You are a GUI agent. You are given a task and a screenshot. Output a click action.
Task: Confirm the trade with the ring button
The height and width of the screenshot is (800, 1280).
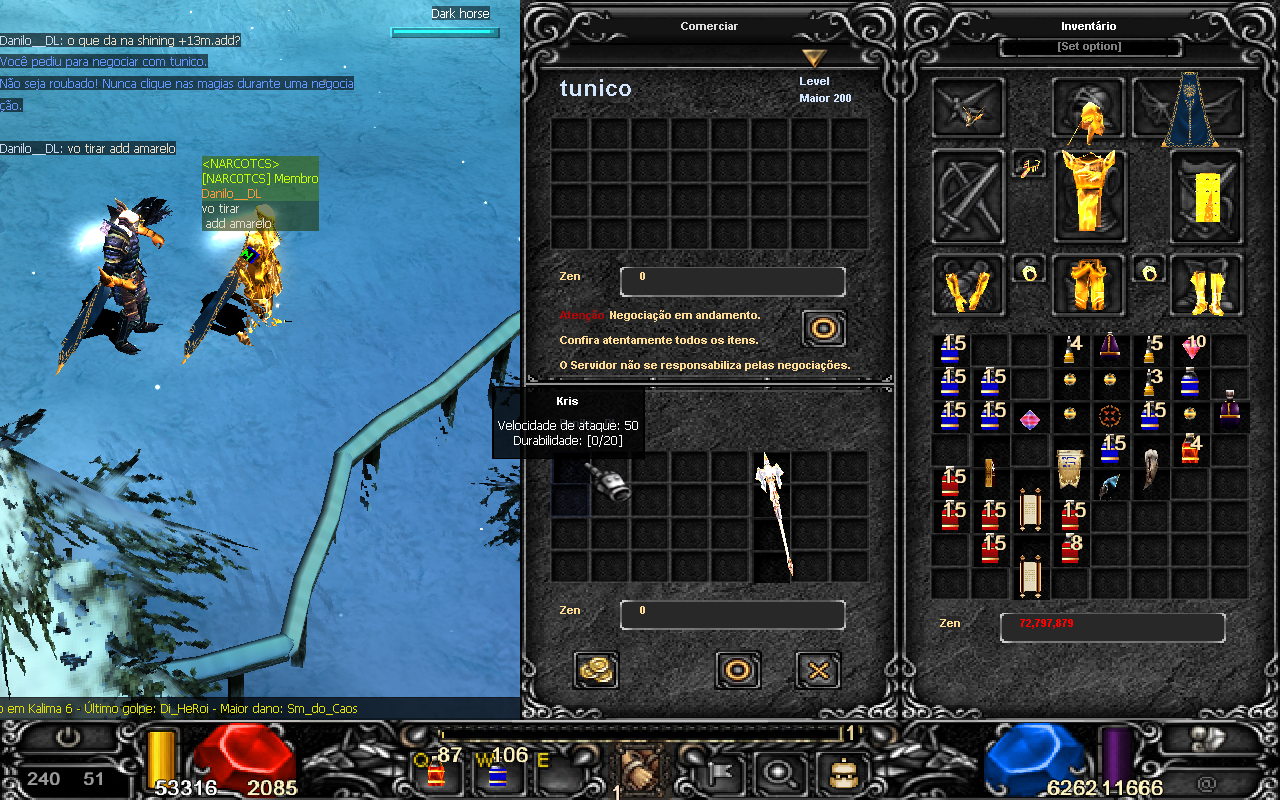[x=738, y=670]
